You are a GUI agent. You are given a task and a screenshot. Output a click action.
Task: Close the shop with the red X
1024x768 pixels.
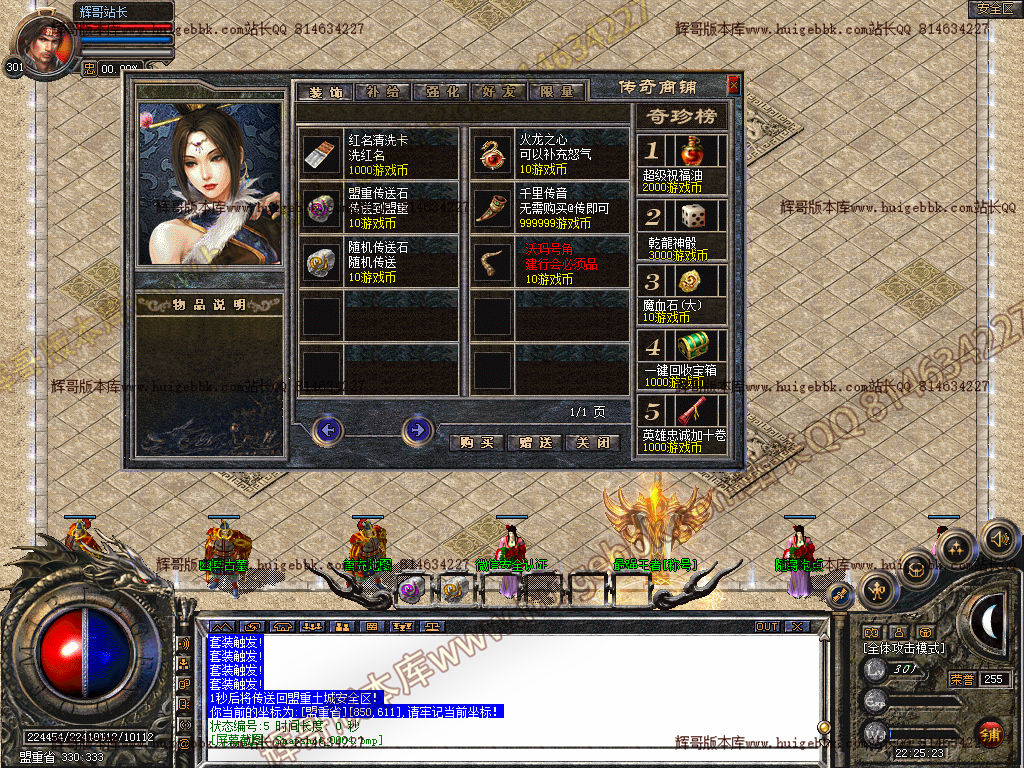click(733, 86)
